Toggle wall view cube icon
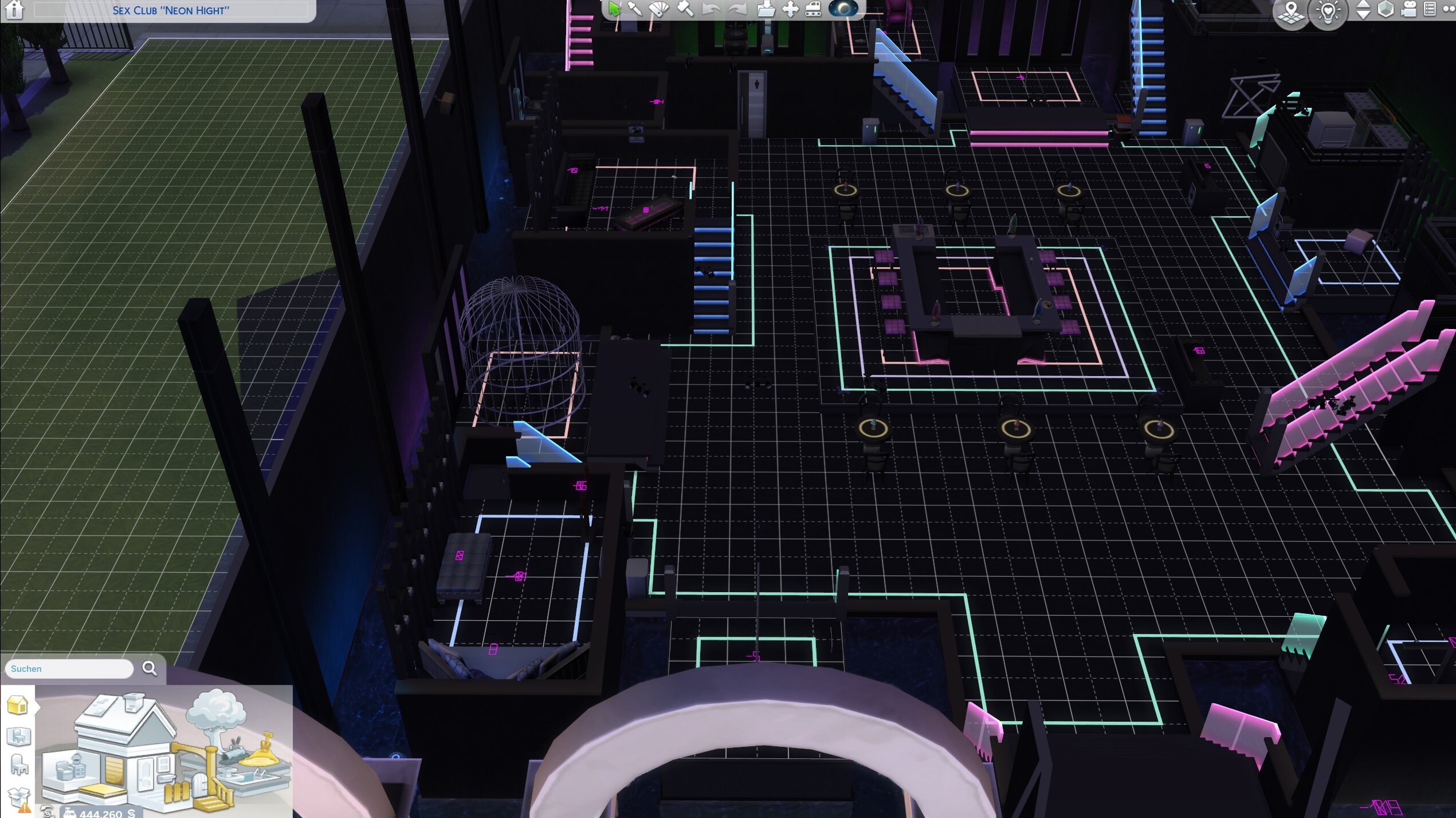1456x818 pixels. coord(1386,9)
